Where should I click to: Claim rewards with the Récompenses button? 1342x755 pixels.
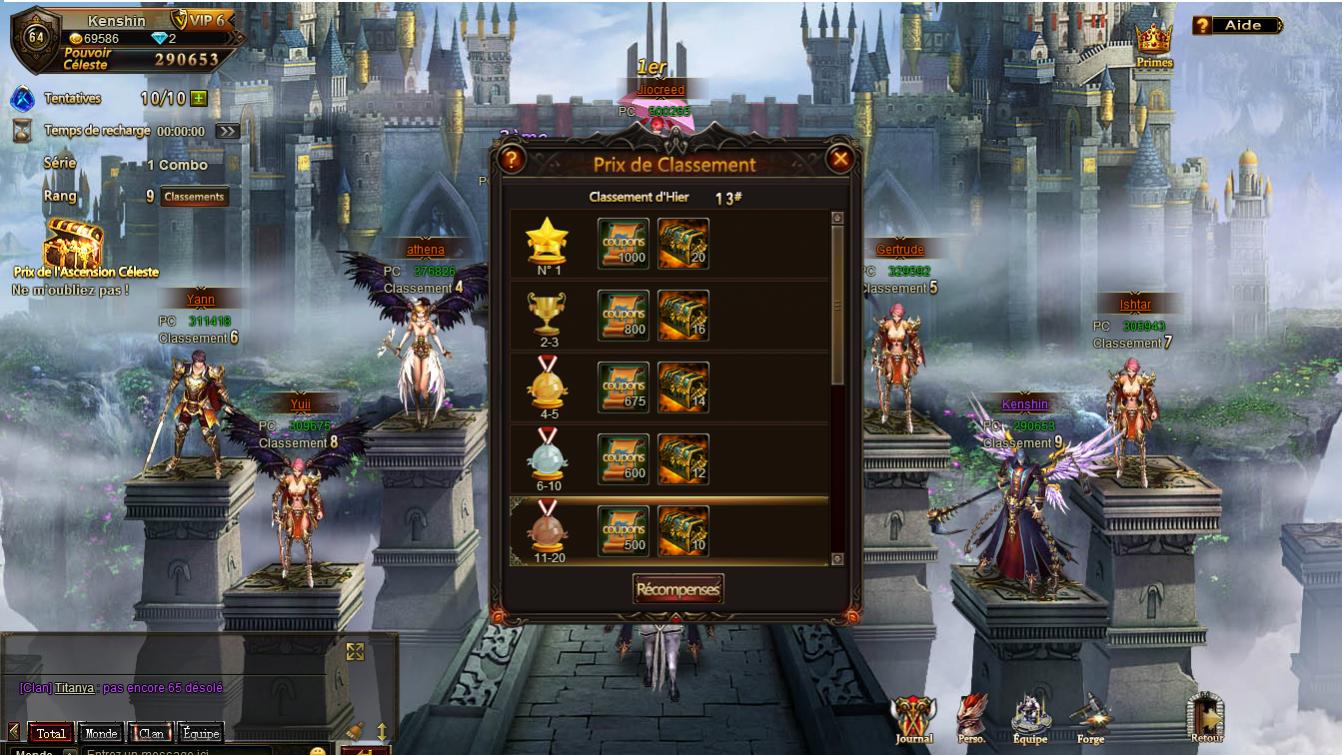tap(678, 589)
